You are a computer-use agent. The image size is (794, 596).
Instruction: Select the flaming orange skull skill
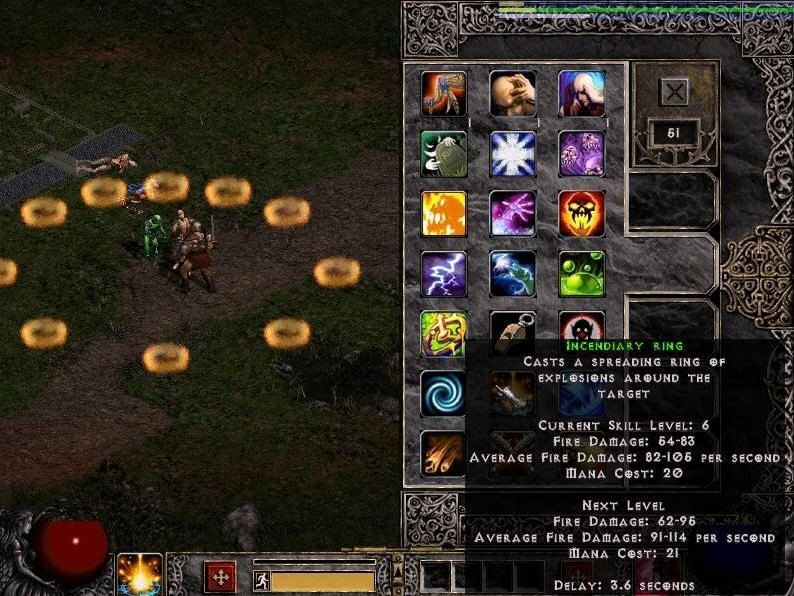[581, 213]
